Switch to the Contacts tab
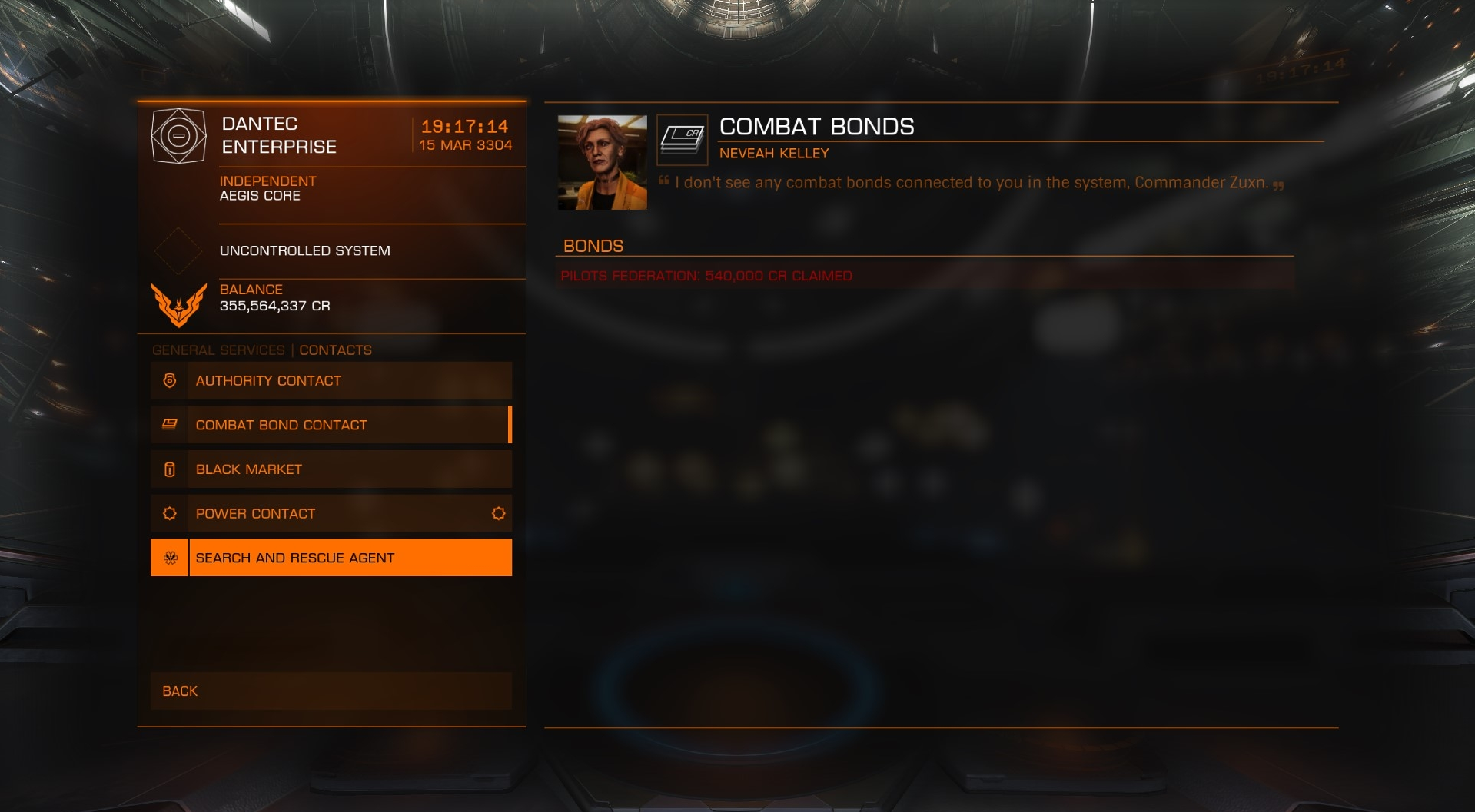 click(x=335, y=350)
